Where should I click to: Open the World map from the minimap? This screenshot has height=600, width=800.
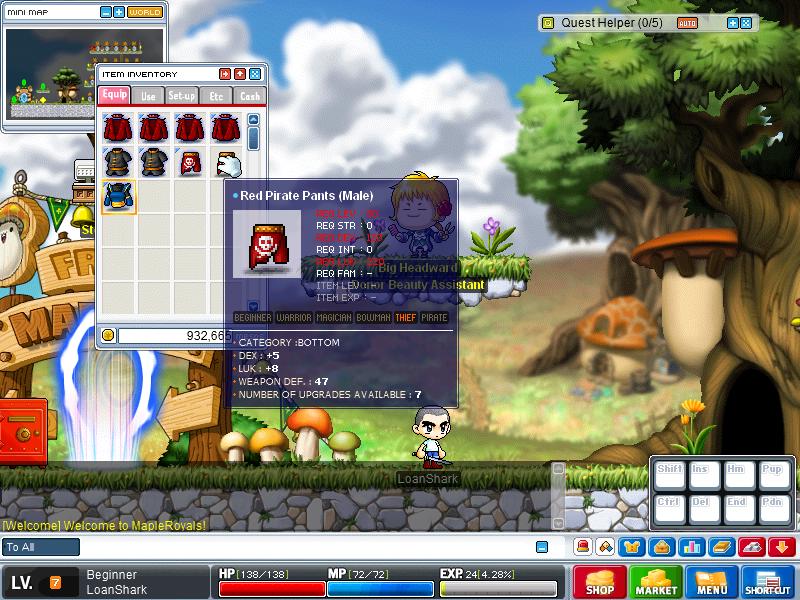click(x=145, y=12)
